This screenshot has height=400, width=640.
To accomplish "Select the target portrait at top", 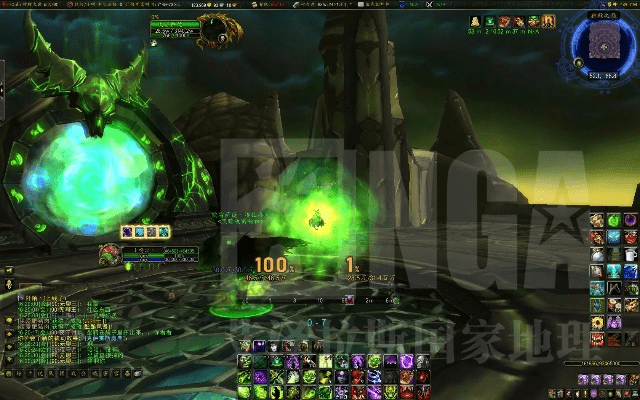I will pos(214,32).
